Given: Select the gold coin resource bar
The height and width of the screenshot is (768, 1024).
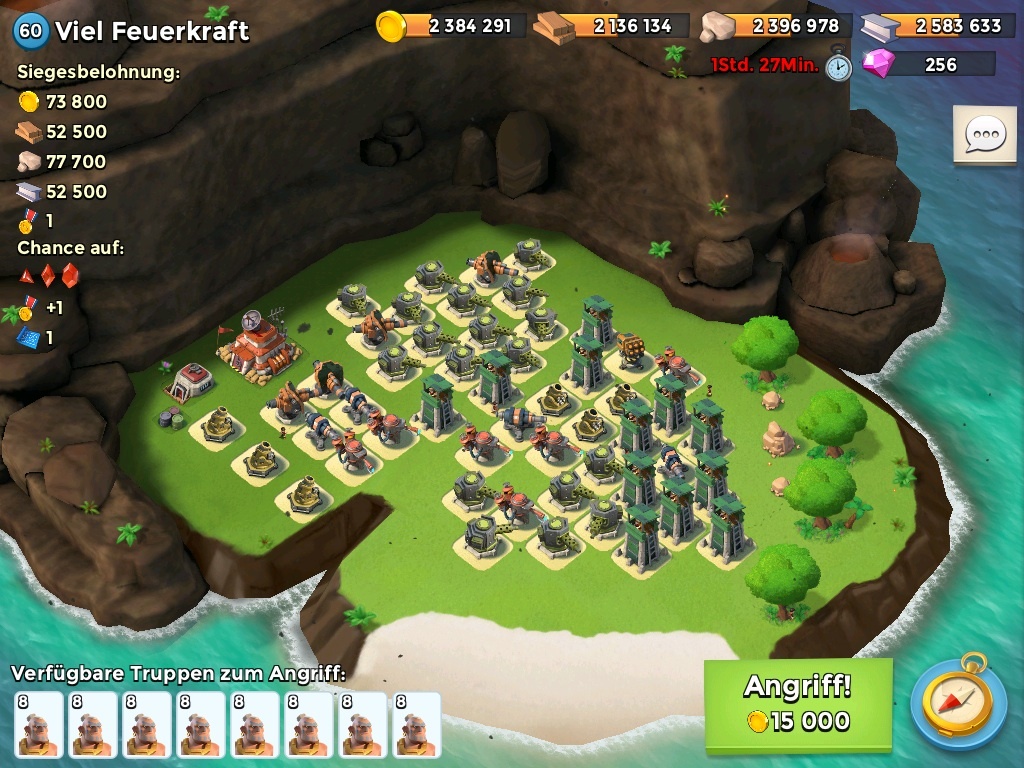Looking at the screenshot, I should pyautogui.click(x=452, y=26).
